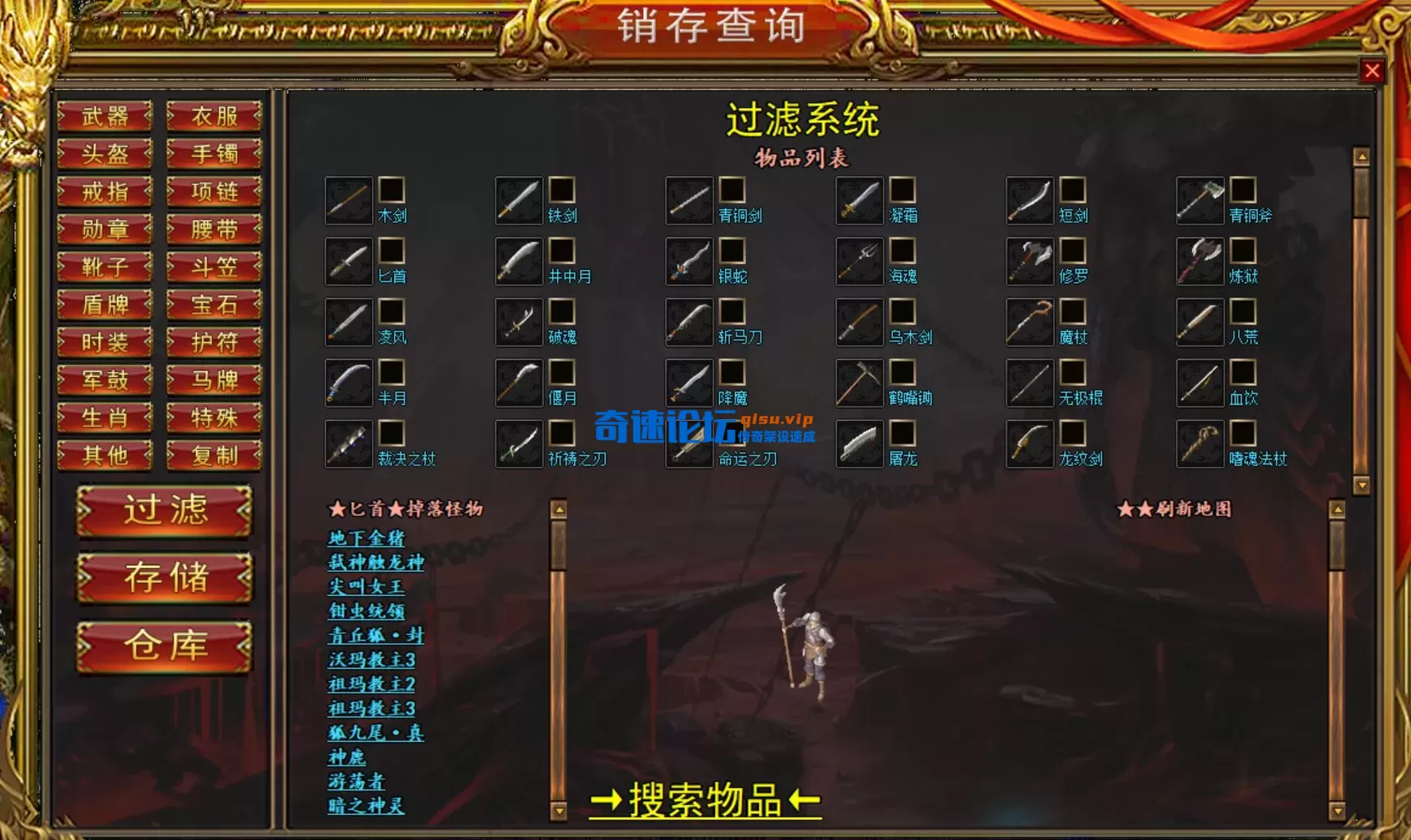Select the 魔杖 wand icon

point(1030,321)
